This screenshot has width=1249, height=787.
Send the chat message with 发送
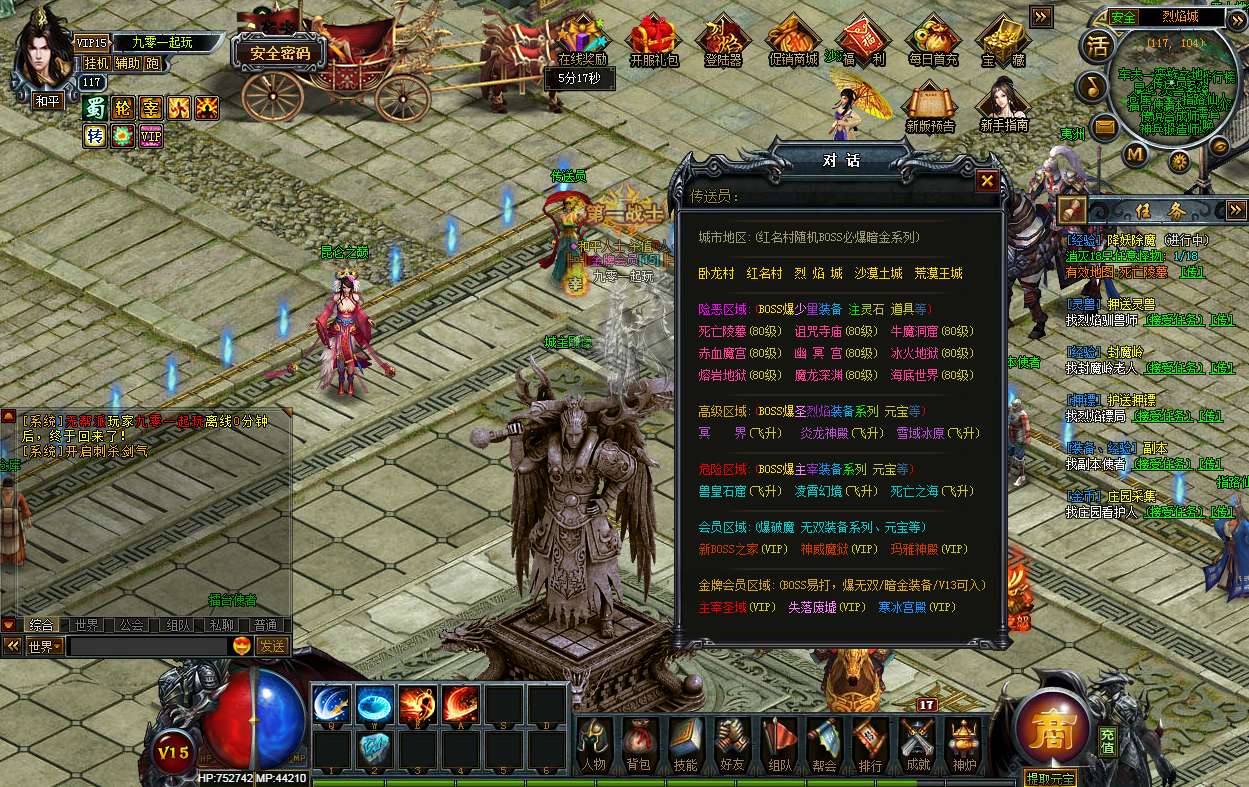pos(272,647)
